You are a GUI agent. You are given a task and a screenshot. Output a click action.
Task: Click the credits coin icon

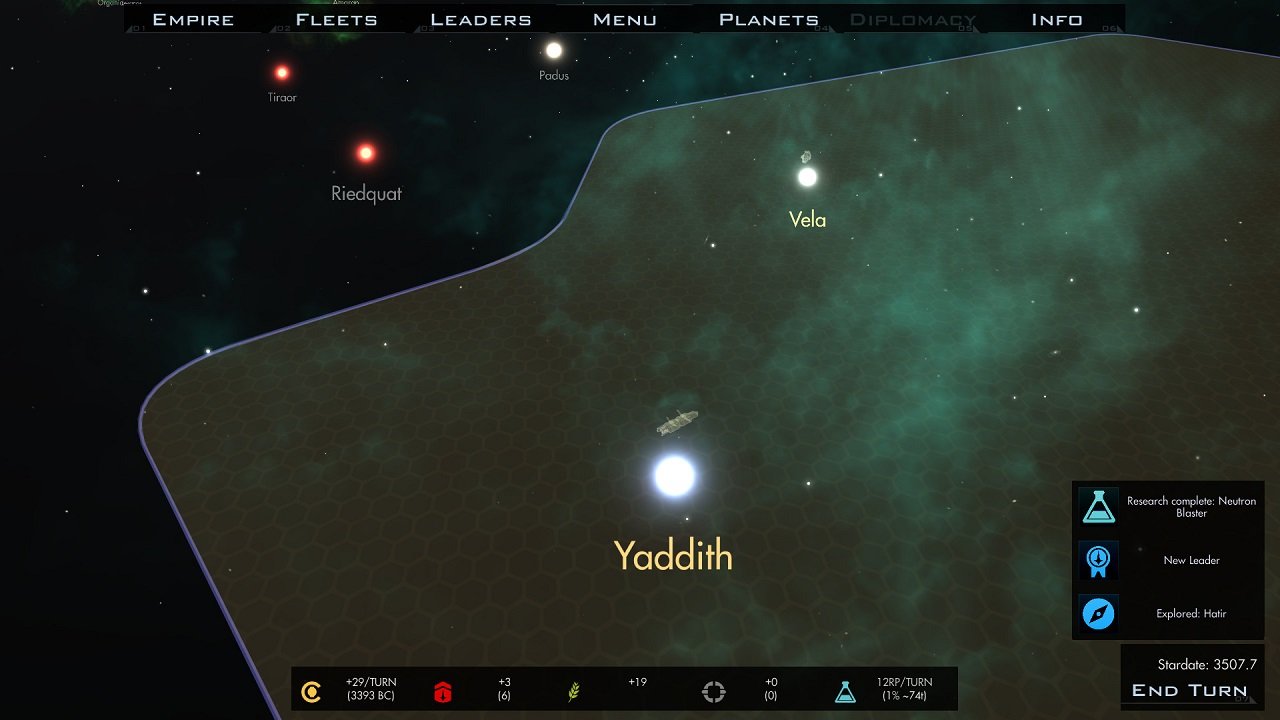pos(311,690)
